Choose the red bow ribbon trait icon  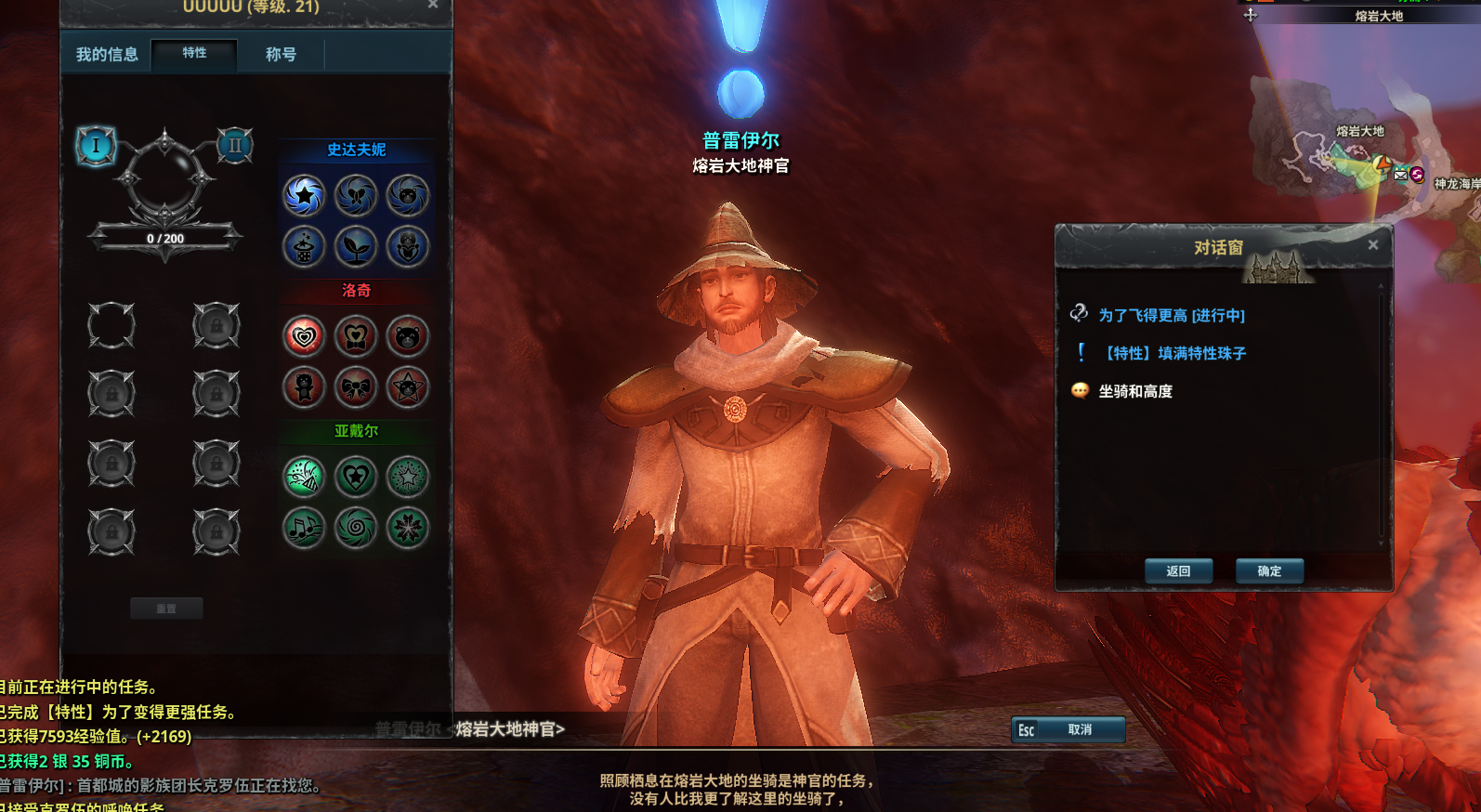point(356,387)
